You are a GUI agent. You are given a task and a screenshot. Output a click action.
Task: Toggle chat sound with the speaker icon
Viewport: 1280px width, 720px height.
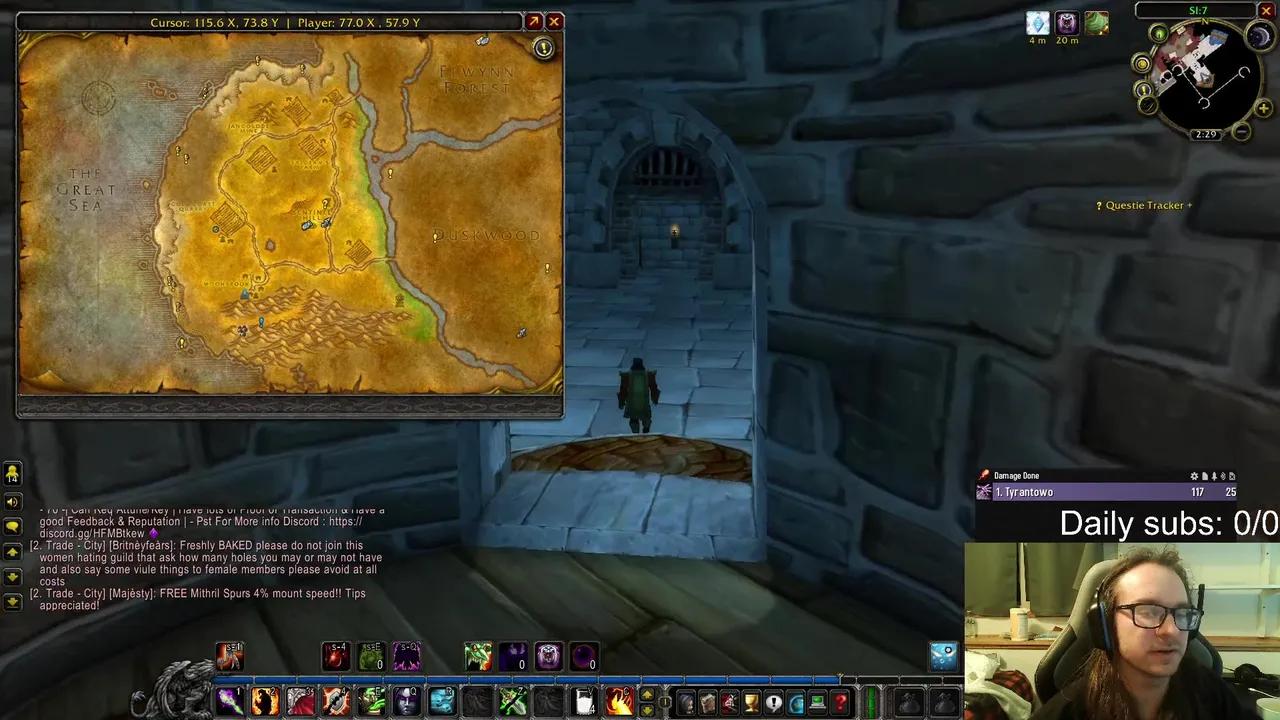pyautogui.click(x=12, y=501)
